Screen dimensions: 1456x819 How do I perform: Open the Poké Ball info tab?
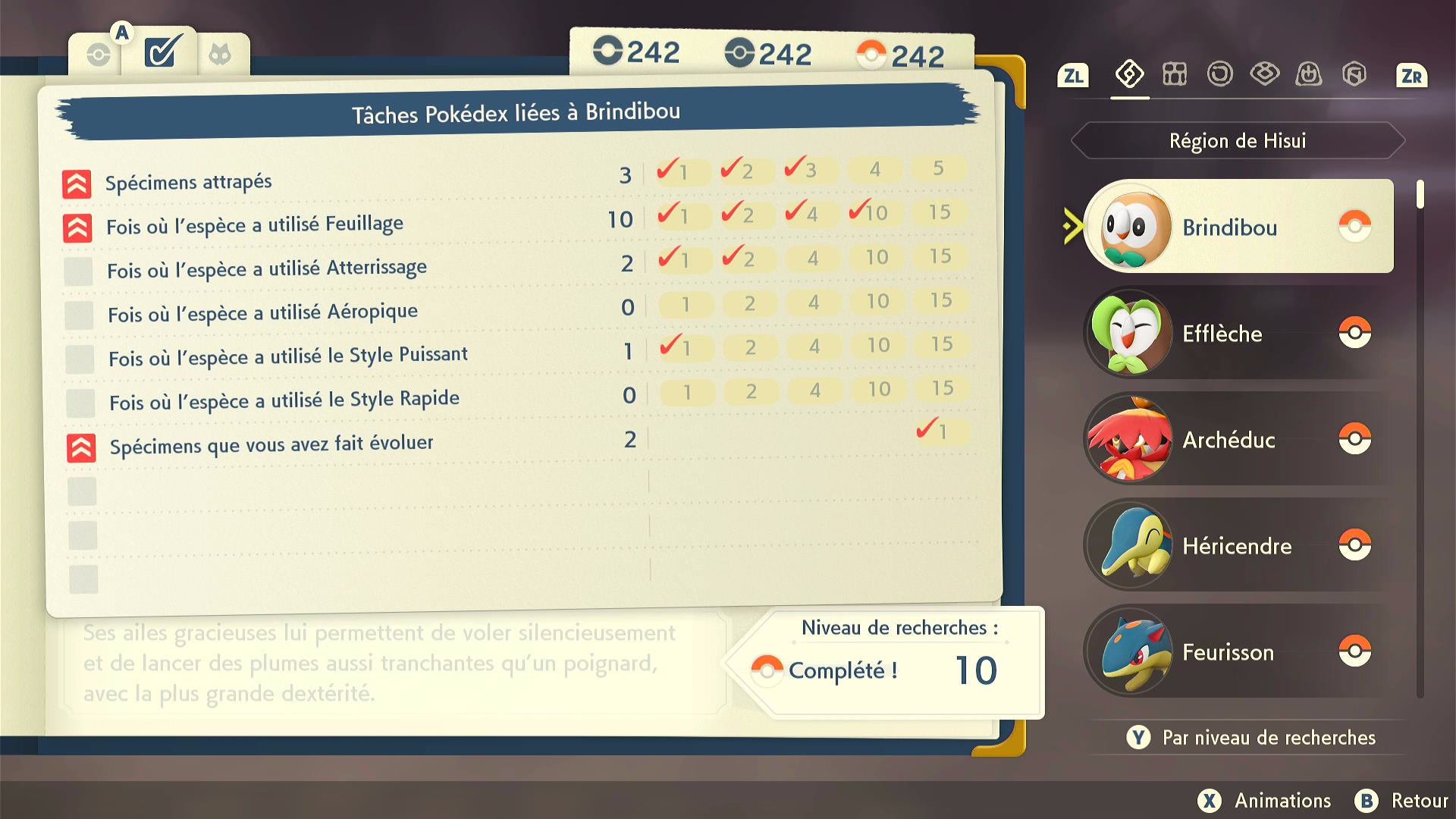click(x=99, y=55)
